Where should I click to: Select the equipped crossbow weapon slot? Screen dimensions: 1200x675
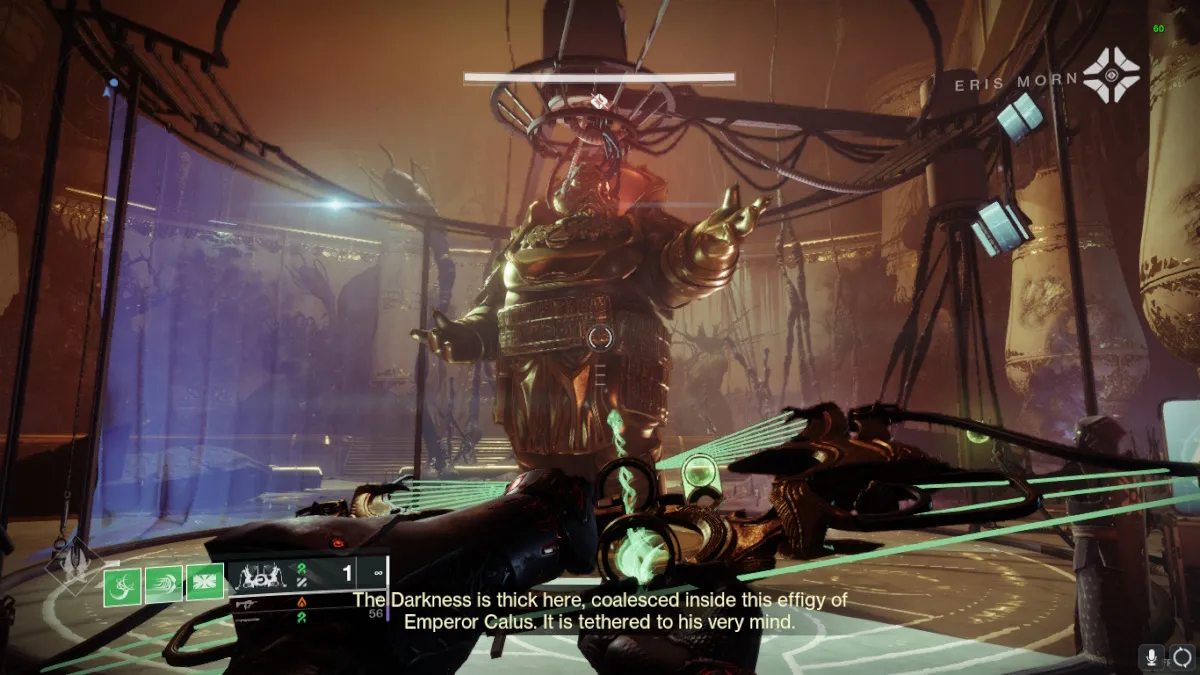(x=265, y=576)
